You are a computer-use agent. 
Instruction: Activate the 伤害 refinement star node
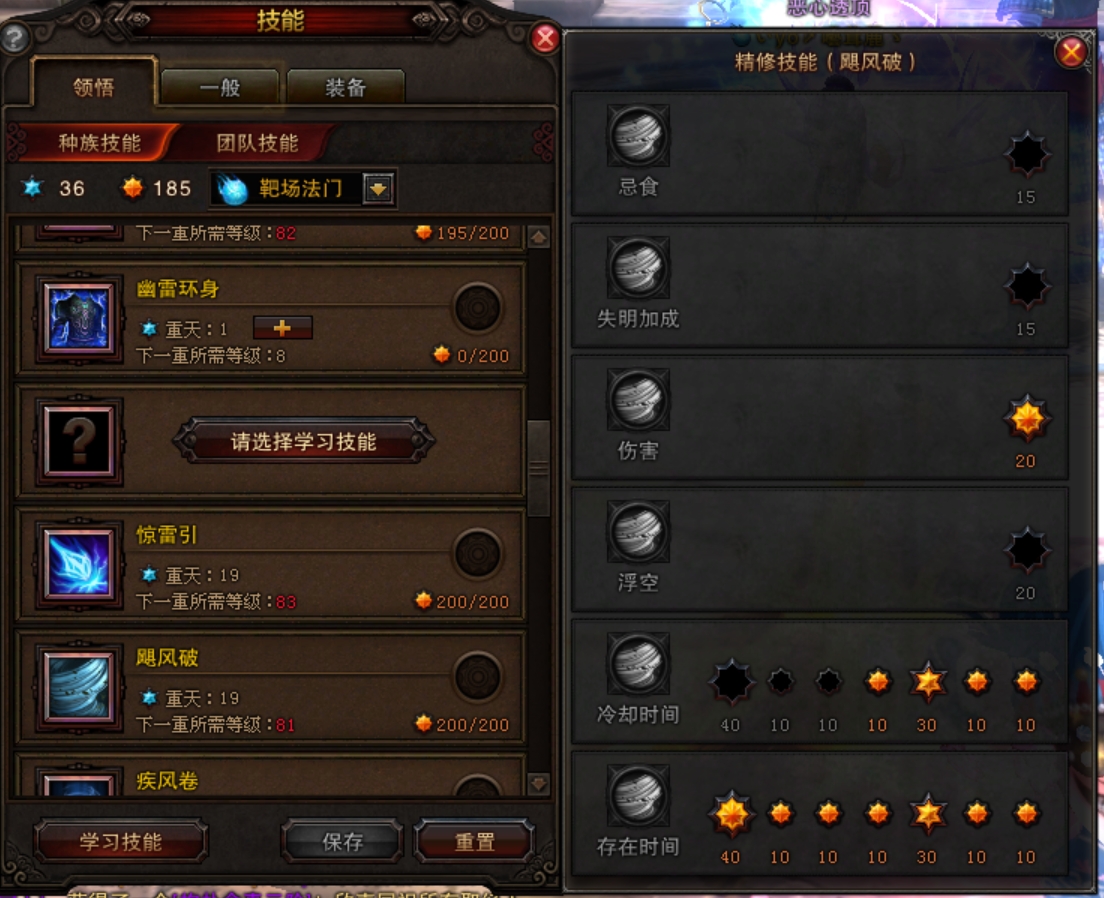tap(1026, 420)
